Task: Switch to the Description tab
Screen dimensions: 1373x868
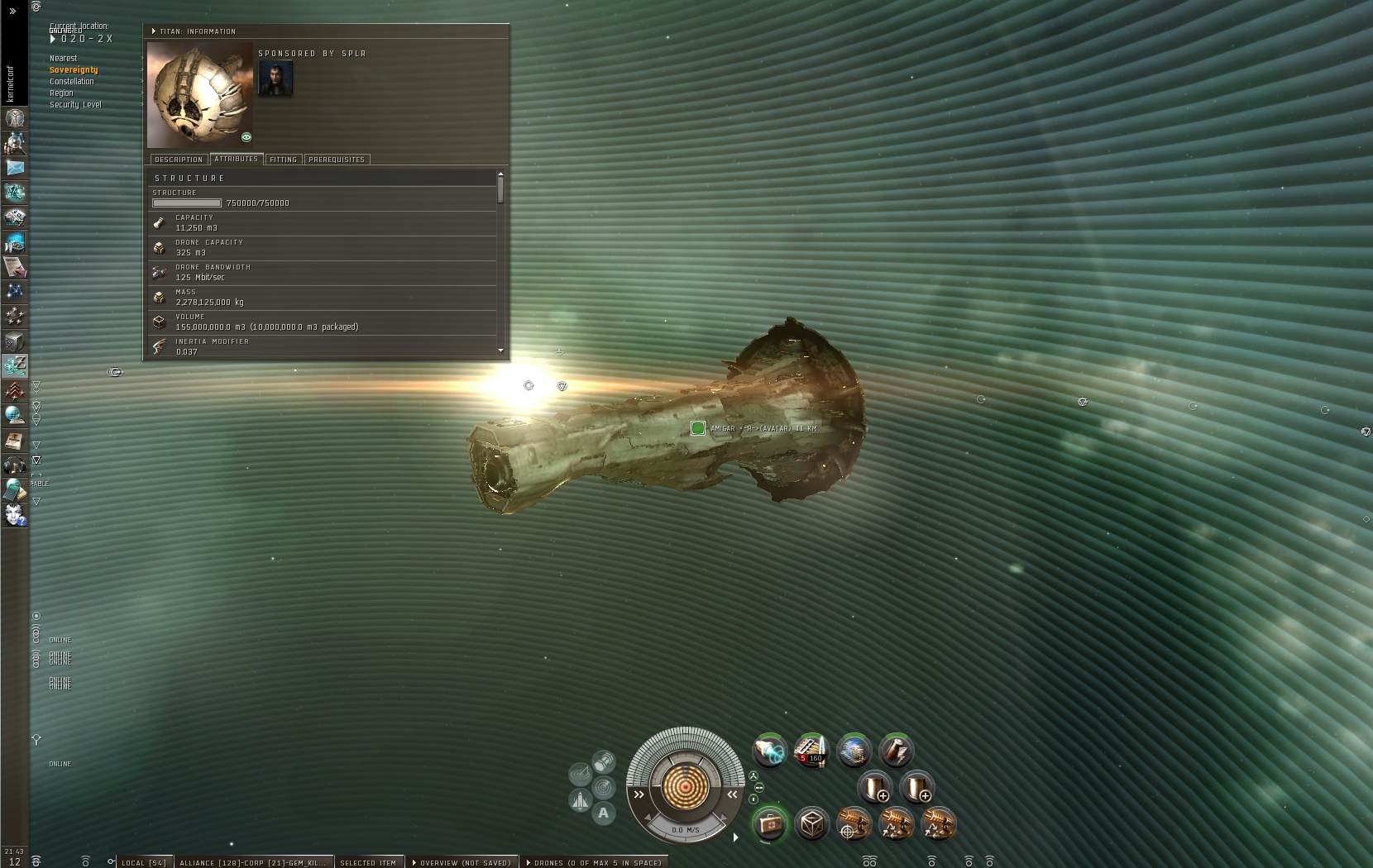Action: click(179, 160)
